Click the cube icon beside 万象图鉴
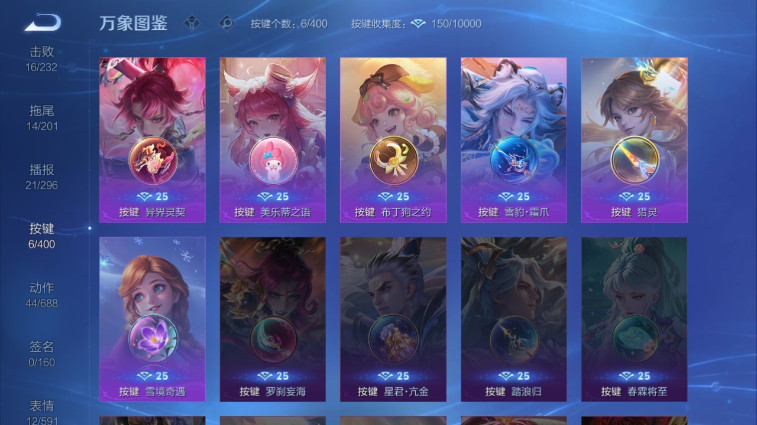This screenshot has width=757, height=425. 190,22
